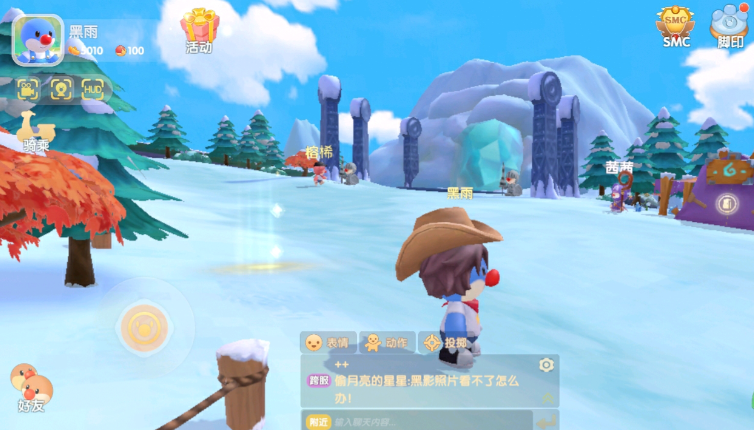
Task: Open chat settings gear icon
Action: click(546, 365)
